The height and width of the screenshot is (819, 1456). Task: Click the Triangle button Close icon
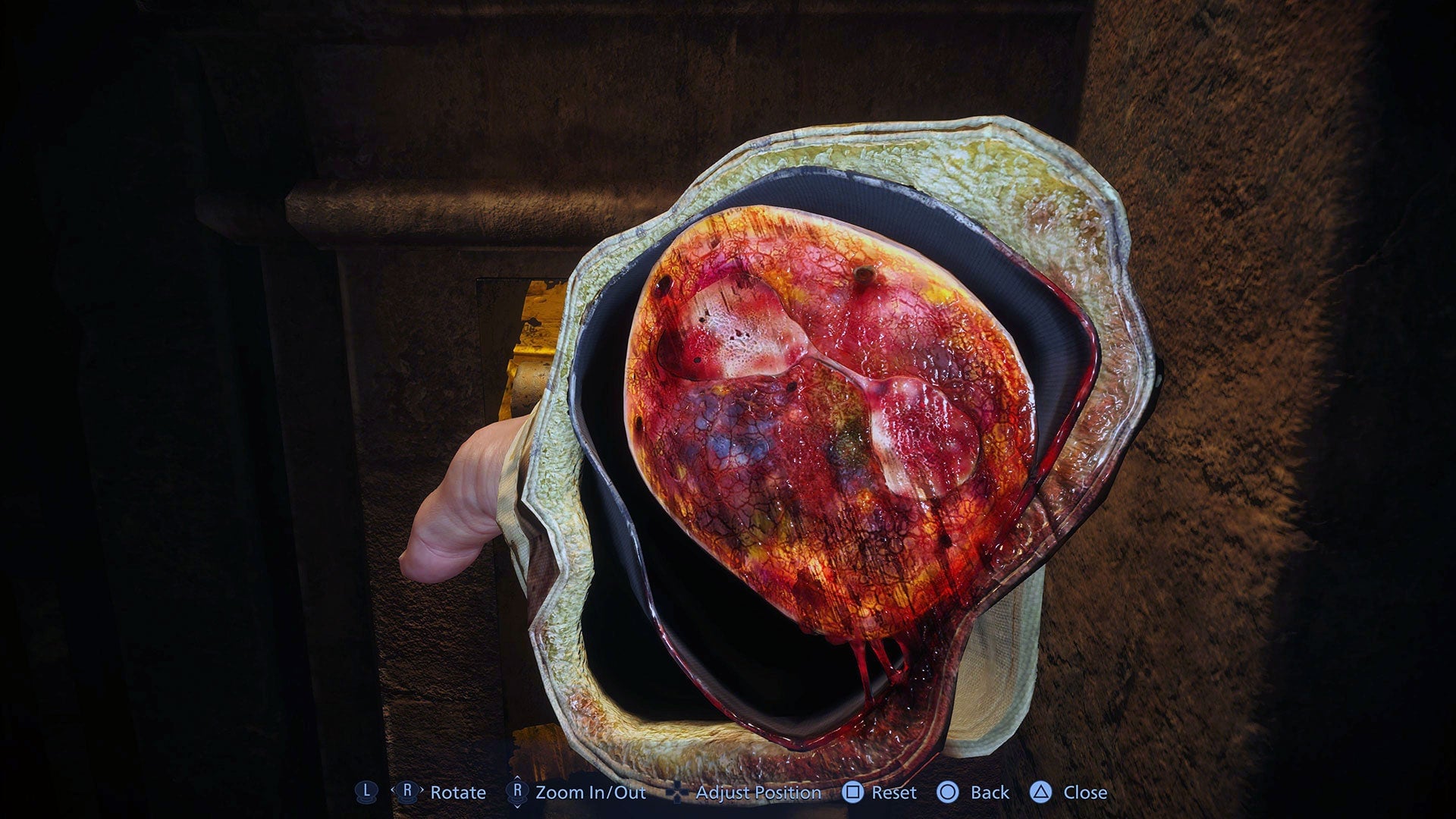pos(1041,792)
